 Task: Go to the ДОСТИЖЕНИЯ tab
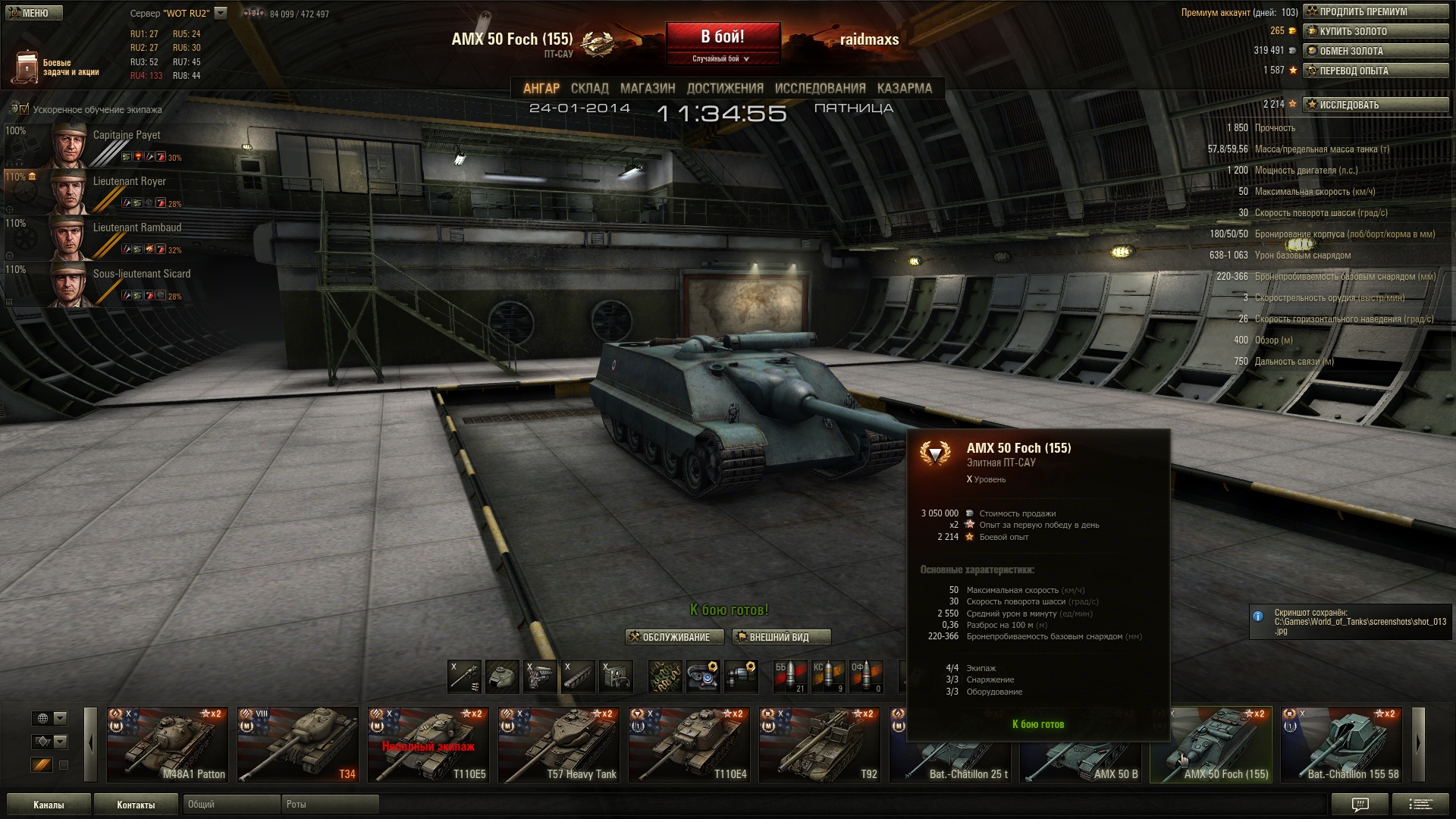click(725, 89)
